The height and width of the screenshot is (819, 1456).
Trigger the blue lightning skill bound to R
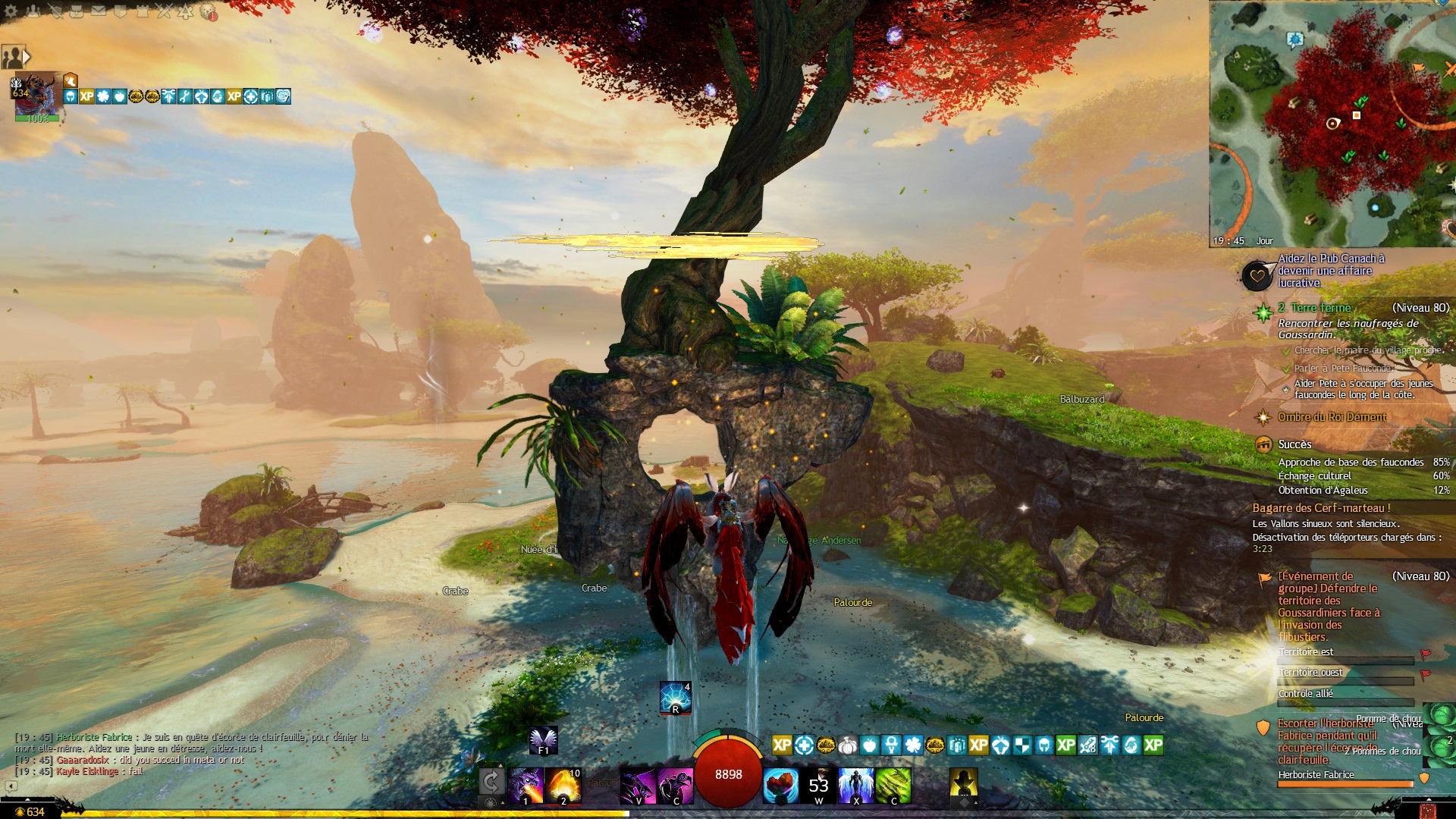tap(675, 697)
